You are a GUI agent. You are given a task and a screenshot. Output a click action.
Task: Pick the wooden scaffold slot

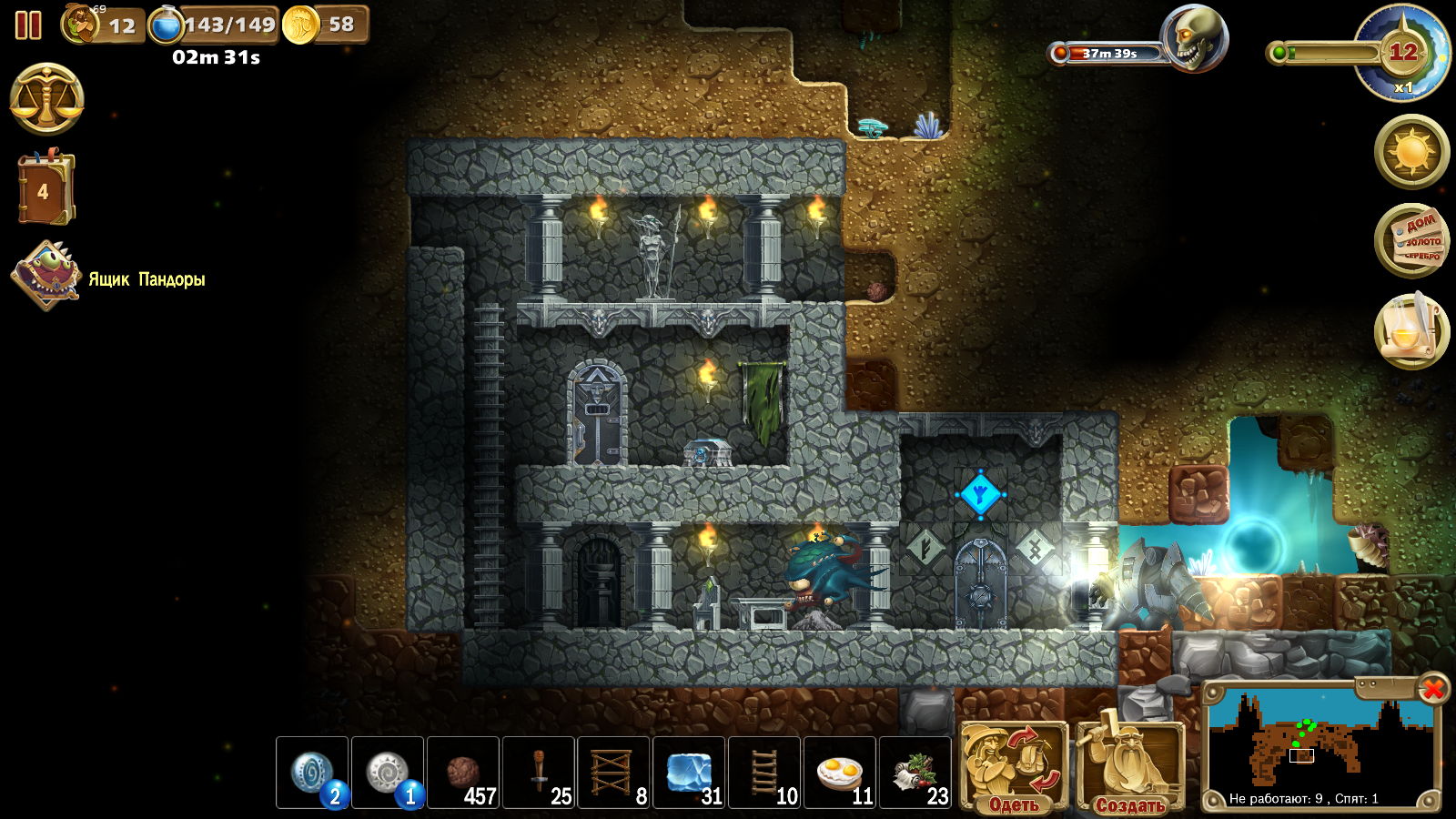tap(613, 773)
